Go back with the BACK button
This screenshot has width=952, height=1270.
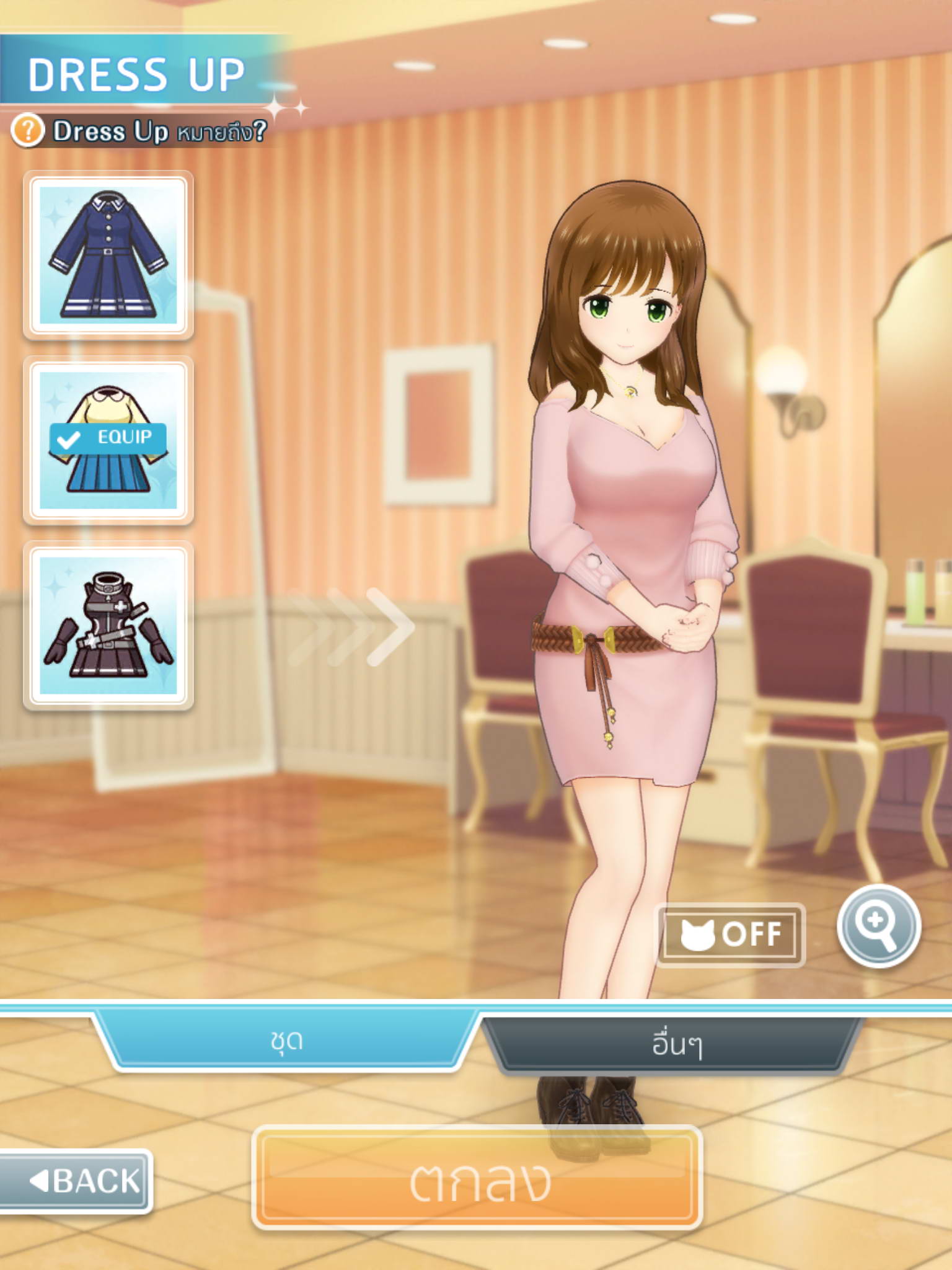click(76, 1181)
